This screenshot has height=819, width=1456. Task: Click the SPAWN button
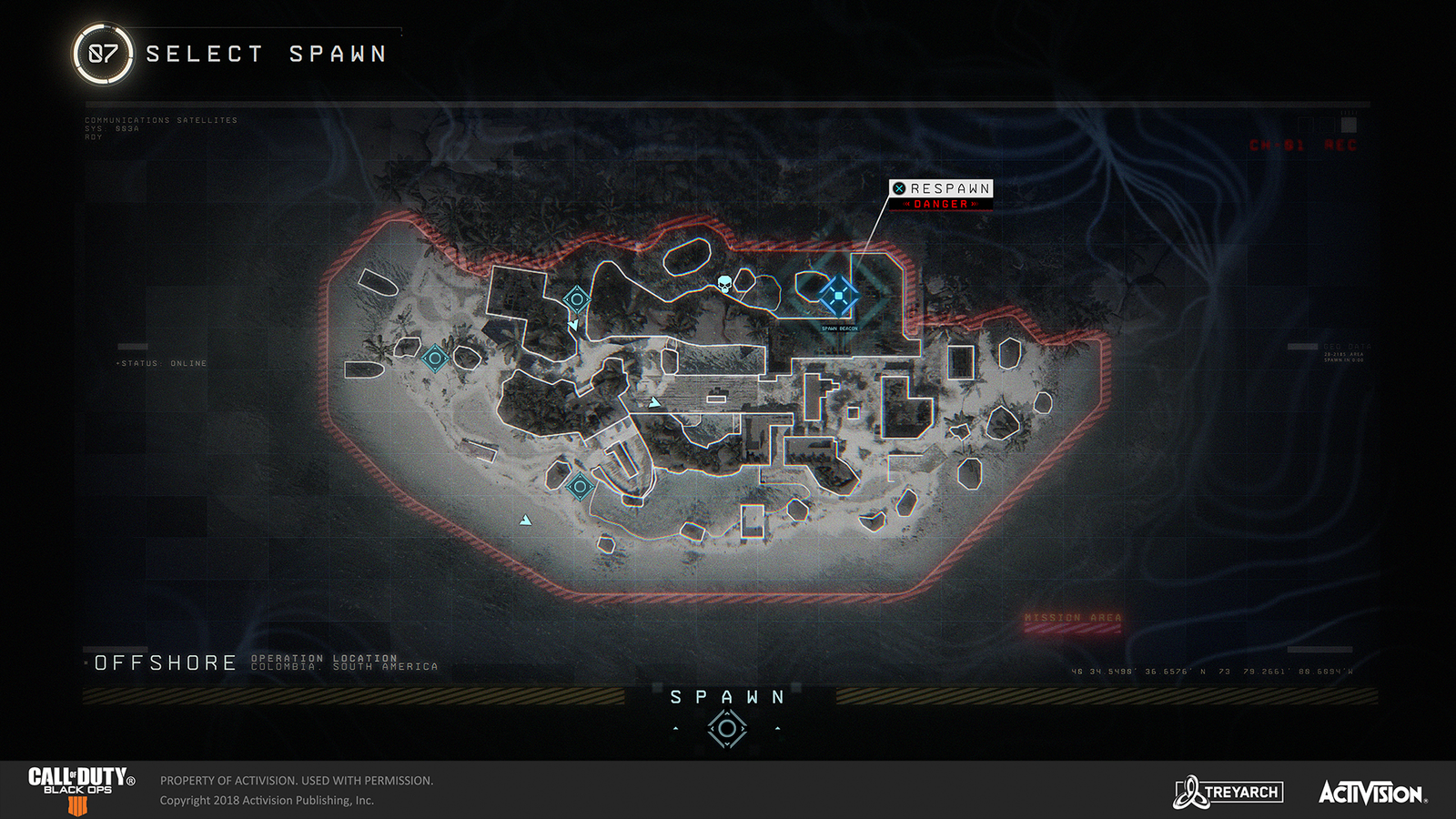pos(726,697)
